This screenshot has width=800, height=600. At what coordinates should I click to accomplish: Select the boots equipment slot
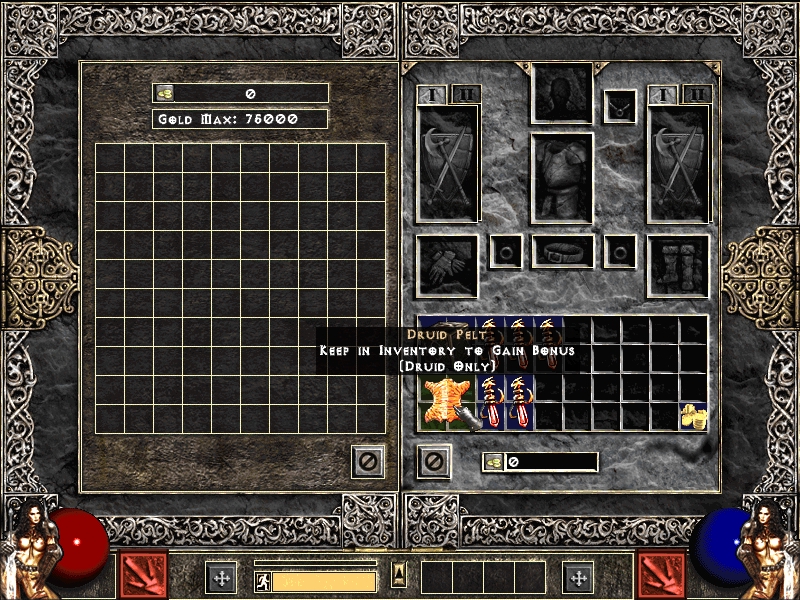[678, 265]
